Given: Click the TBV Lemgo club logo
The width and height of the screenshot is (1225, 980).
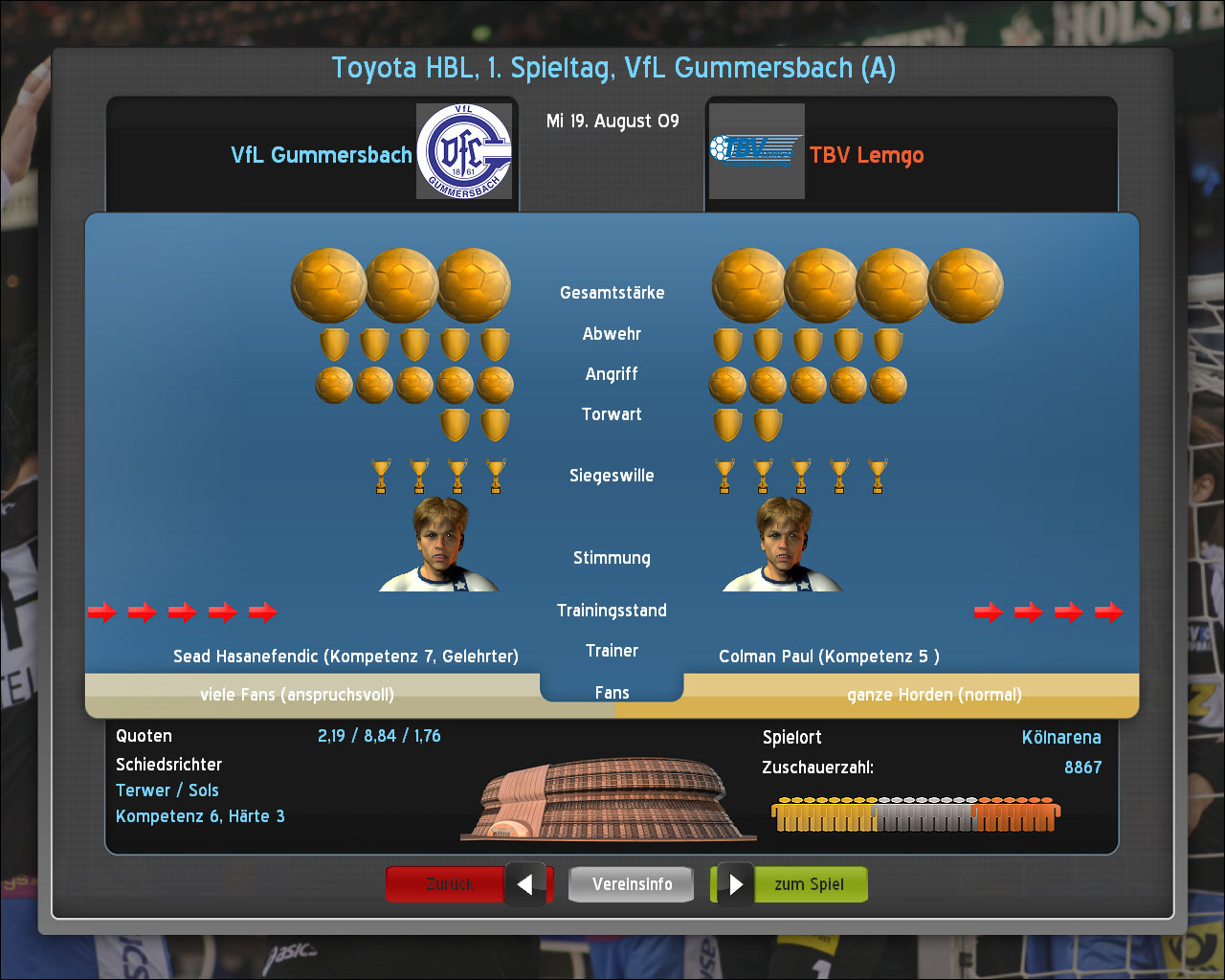Looking at the screenshot, I should pyautogui.click(x=756, y=151).
